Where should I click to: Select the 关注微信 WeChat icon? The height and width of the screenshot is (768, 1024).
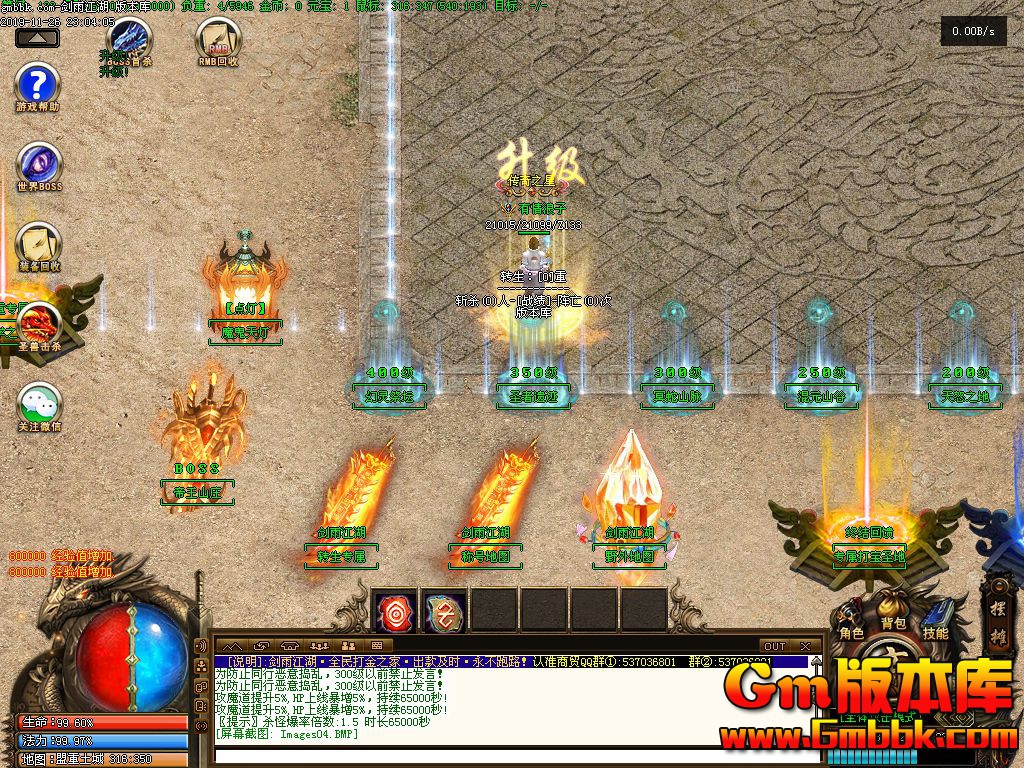coord(39,405)
